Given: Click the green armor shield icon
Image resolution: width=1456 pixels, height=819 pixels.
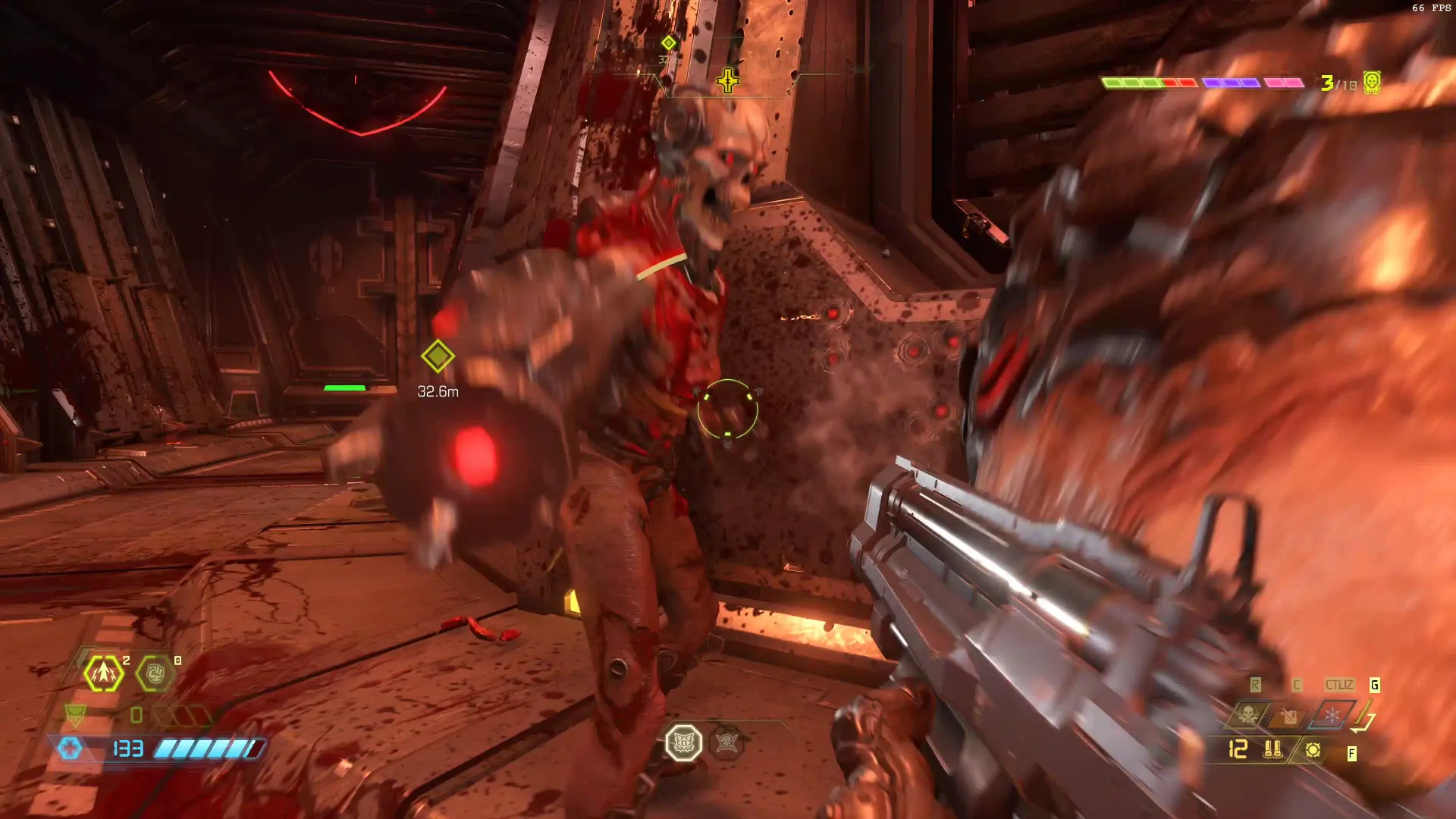Looking at the screenshot, I should [x=75, y=714].
